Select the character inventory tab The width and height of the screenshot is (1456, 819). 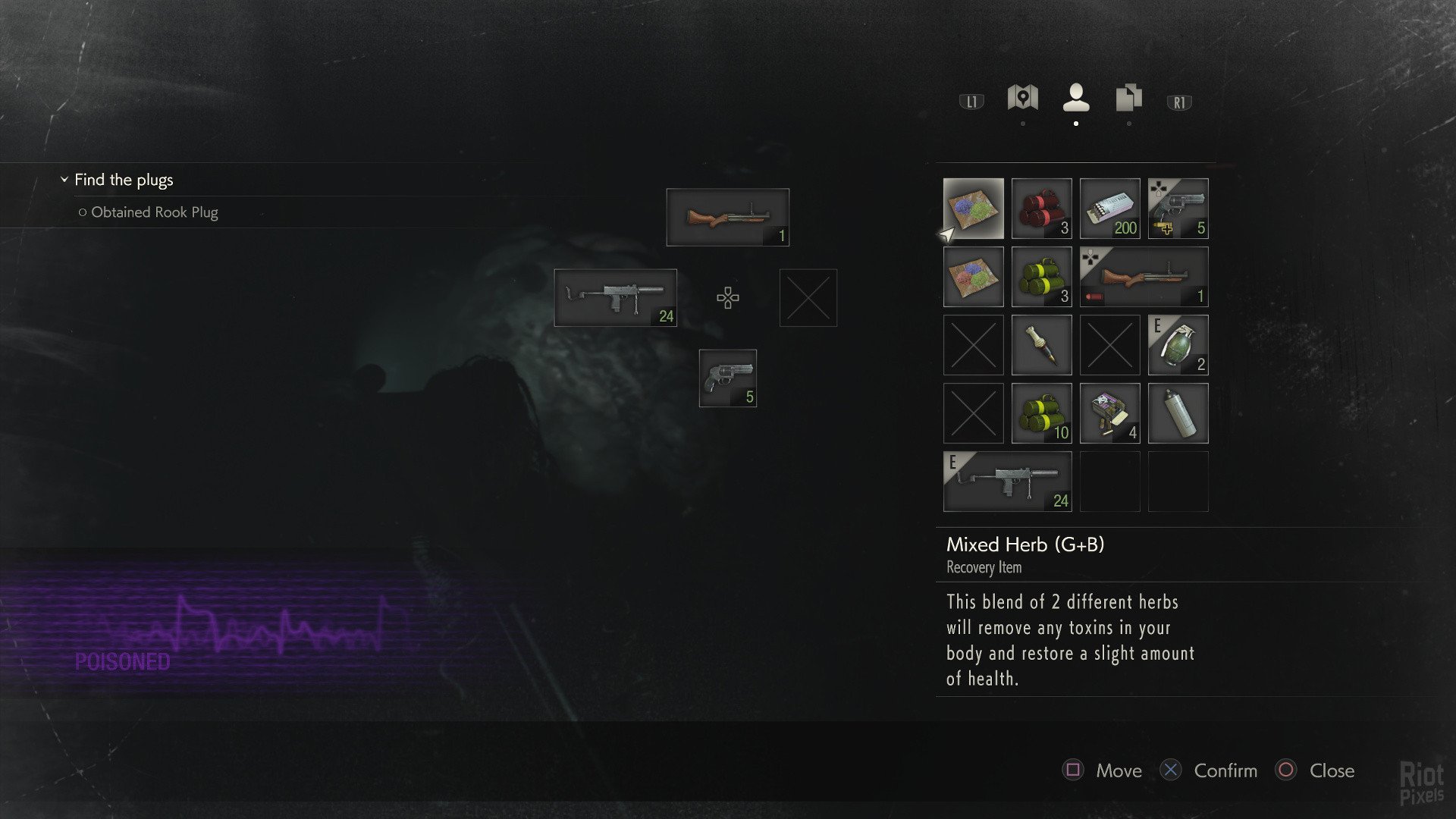point(1076,99)
